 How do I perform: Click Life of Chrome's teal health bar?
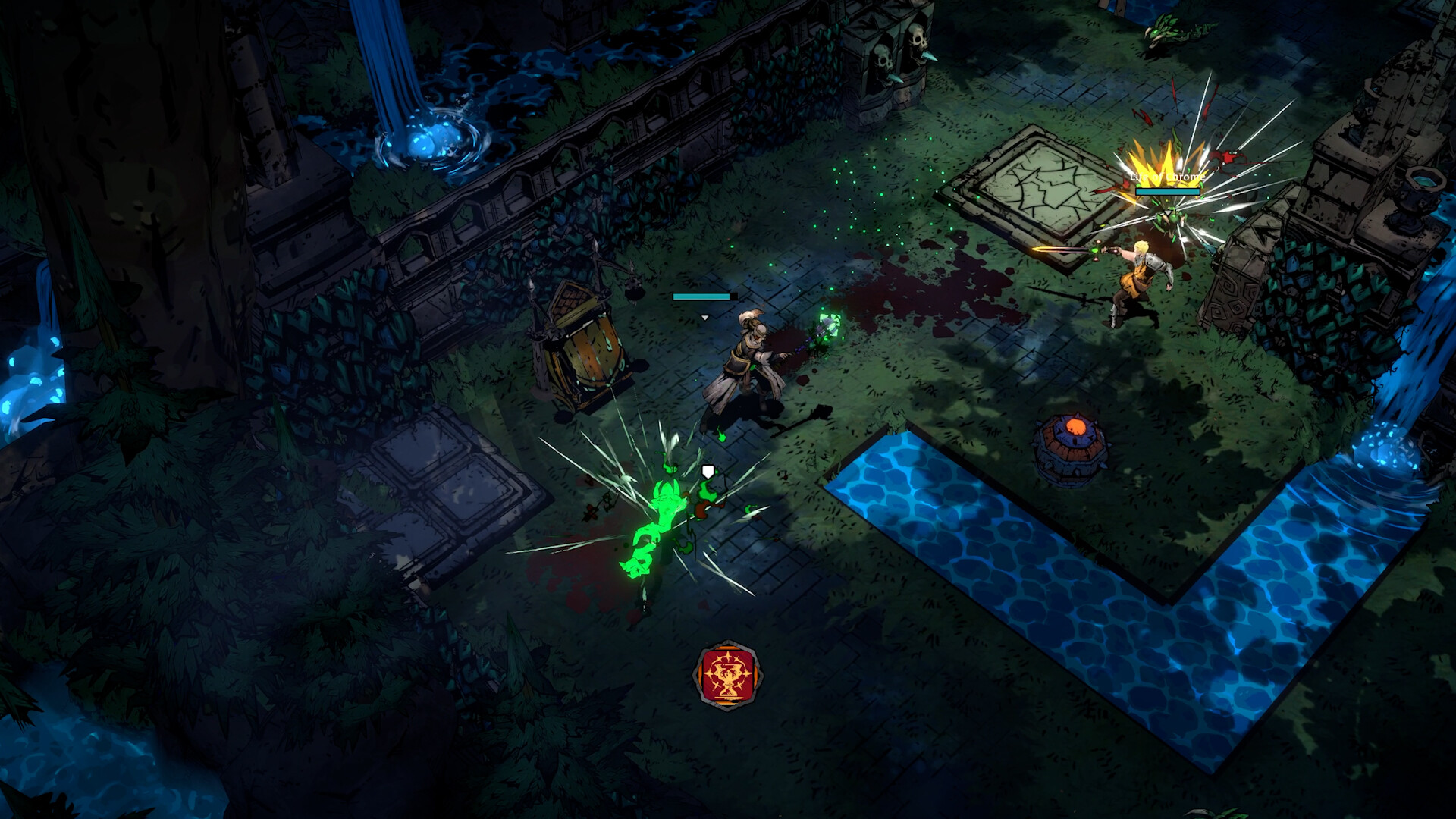pyautogui.click(x=1166, y=192)
